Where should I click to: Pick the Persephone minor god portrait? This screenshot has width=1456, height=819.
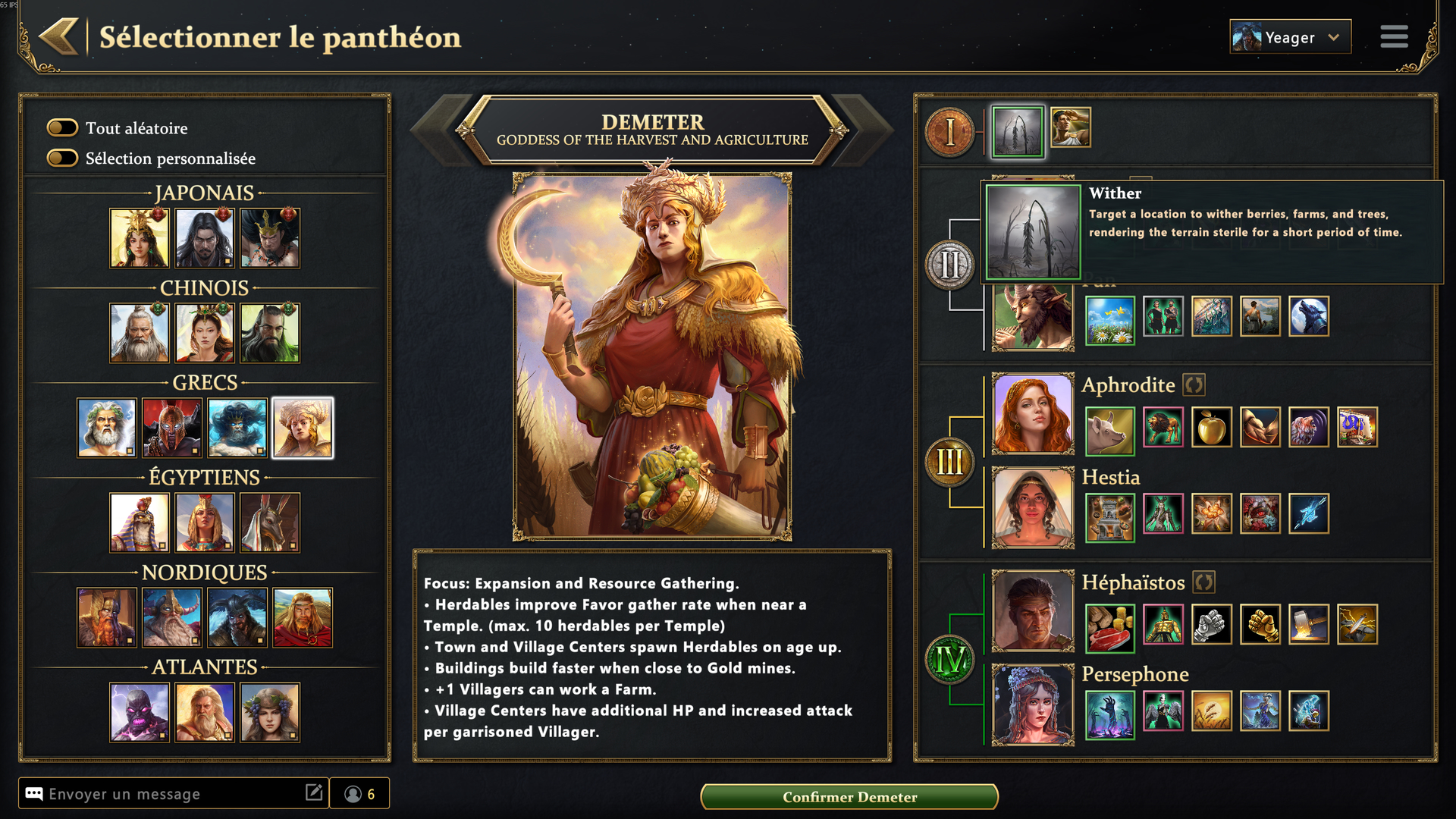pyautogui.click(x=1033, y=704)
